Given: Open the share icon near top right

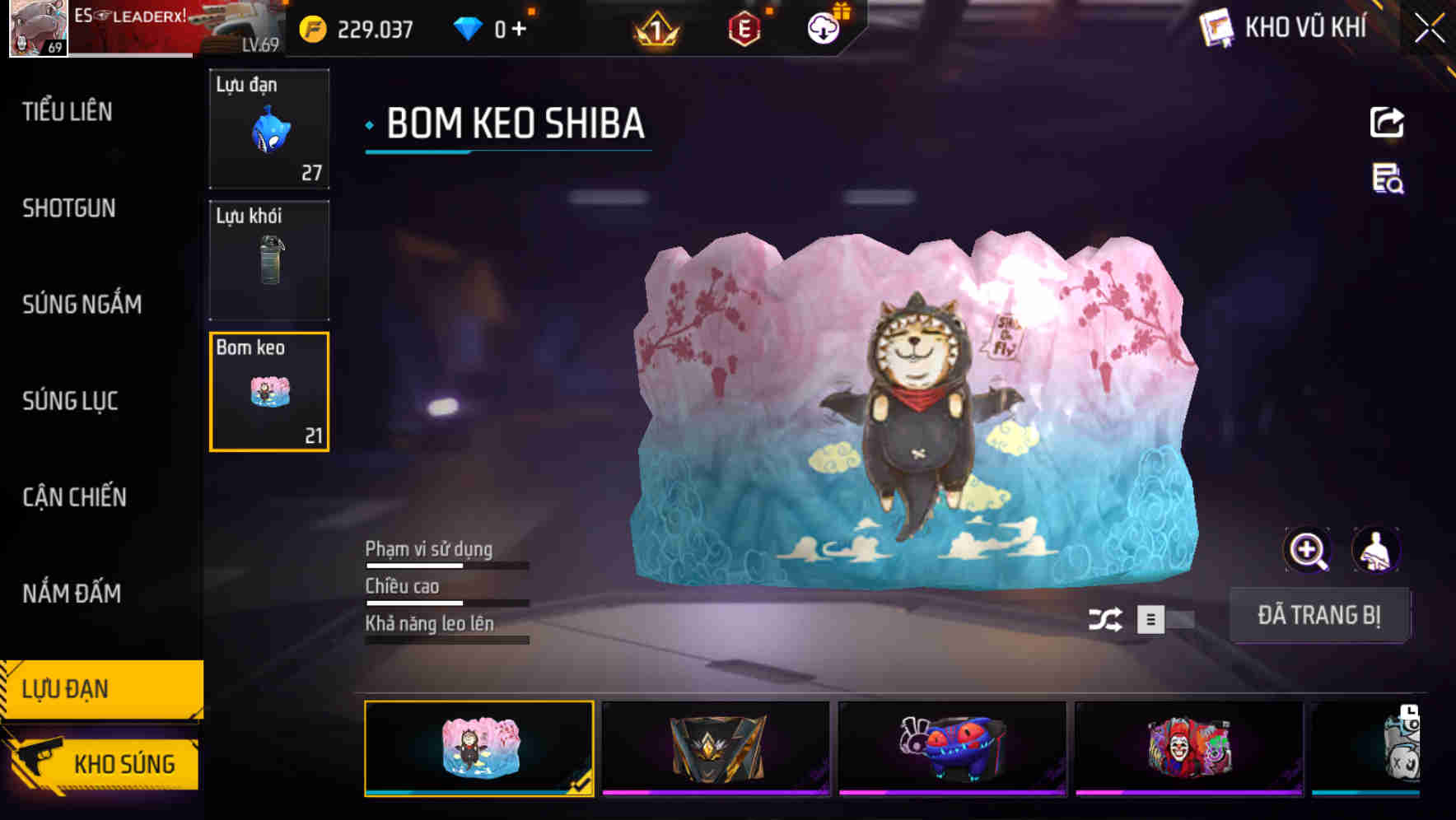Looking at the screenshot, I should tap(1388, 122).
